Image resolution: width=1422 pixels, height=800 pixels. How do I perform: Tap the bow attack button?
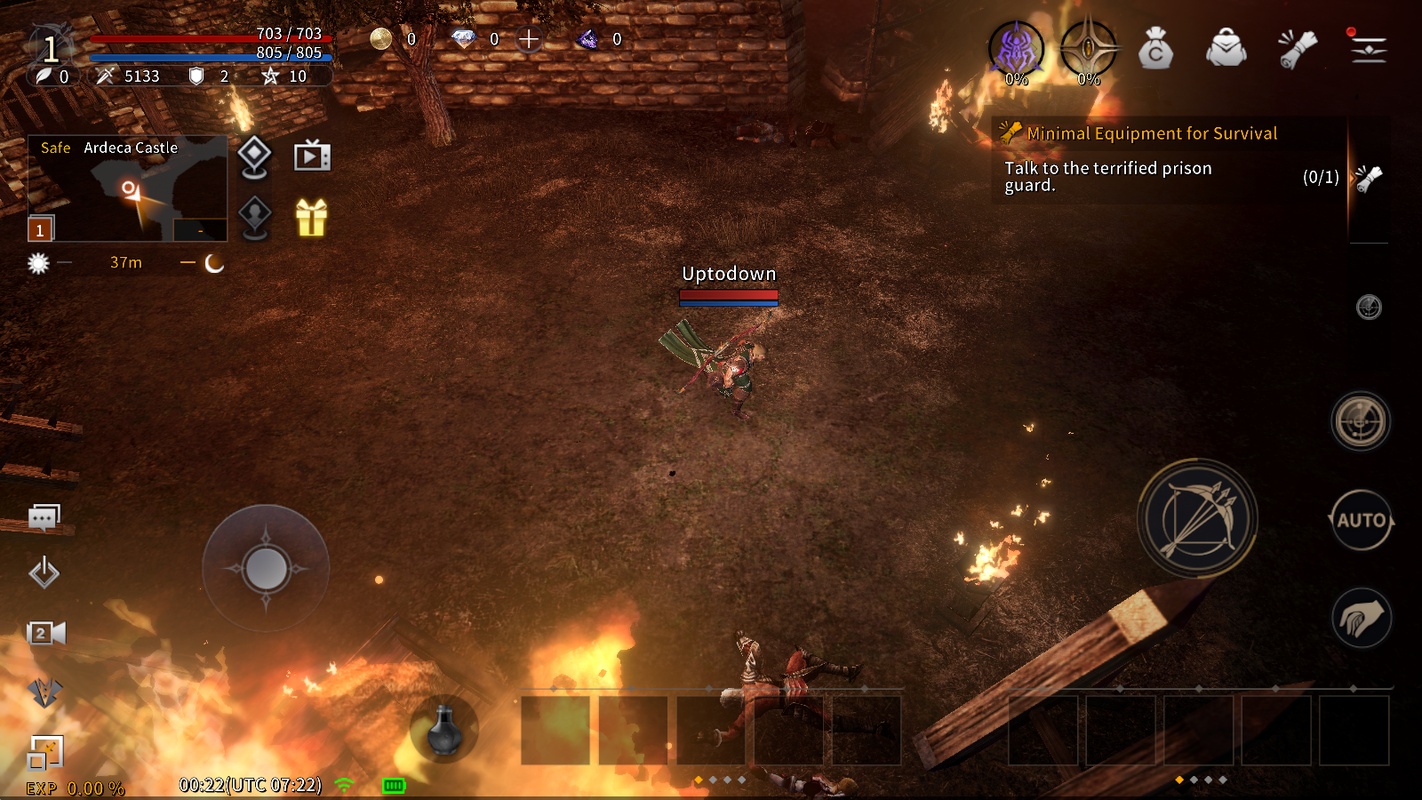[x=1198, y=517]
